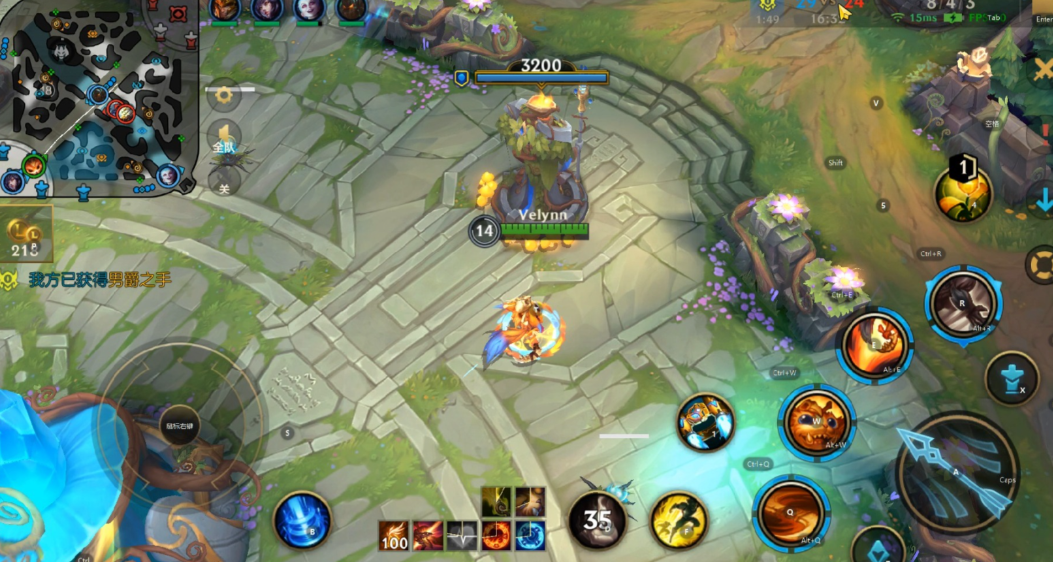This screenshot has width=1053, height=562.
Task: Open the gear settings button
Action: pyautogui.click(x=223, y=96)
